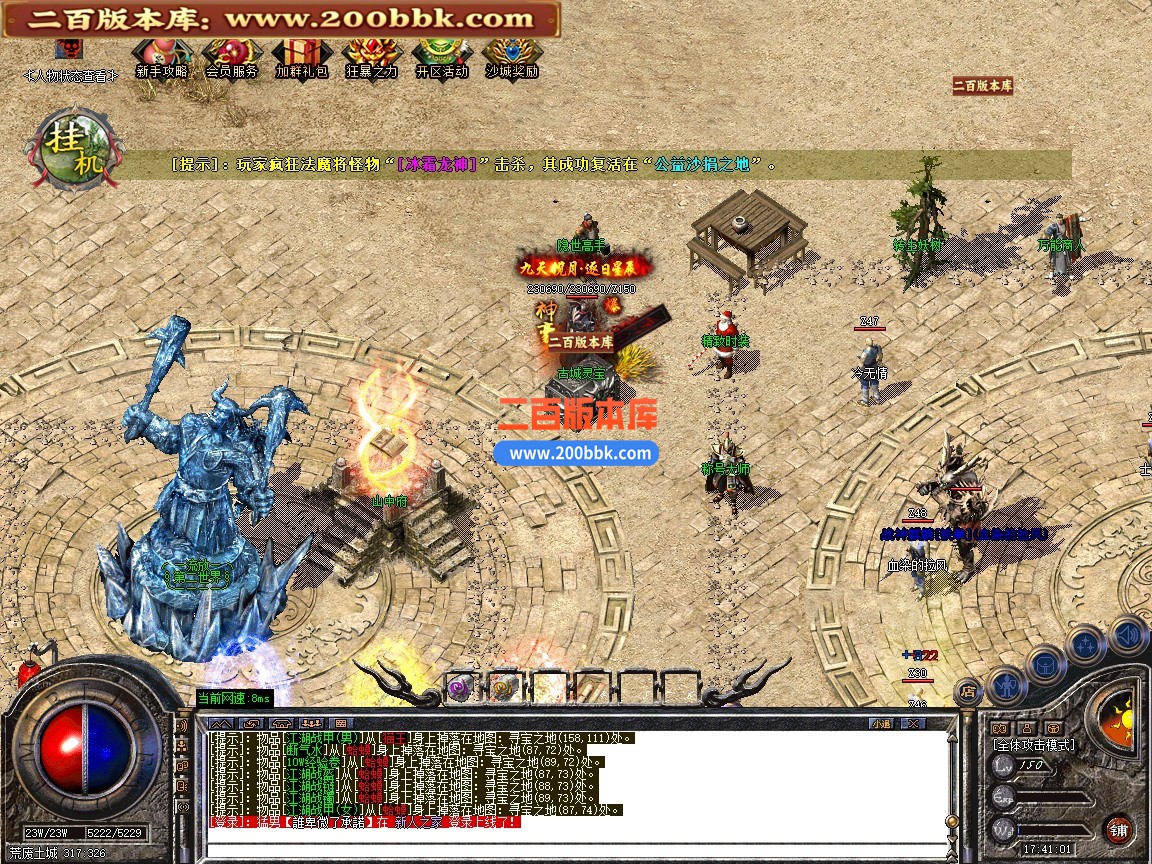Toggle sound with the speaker button

click(x=1127, y=633)
